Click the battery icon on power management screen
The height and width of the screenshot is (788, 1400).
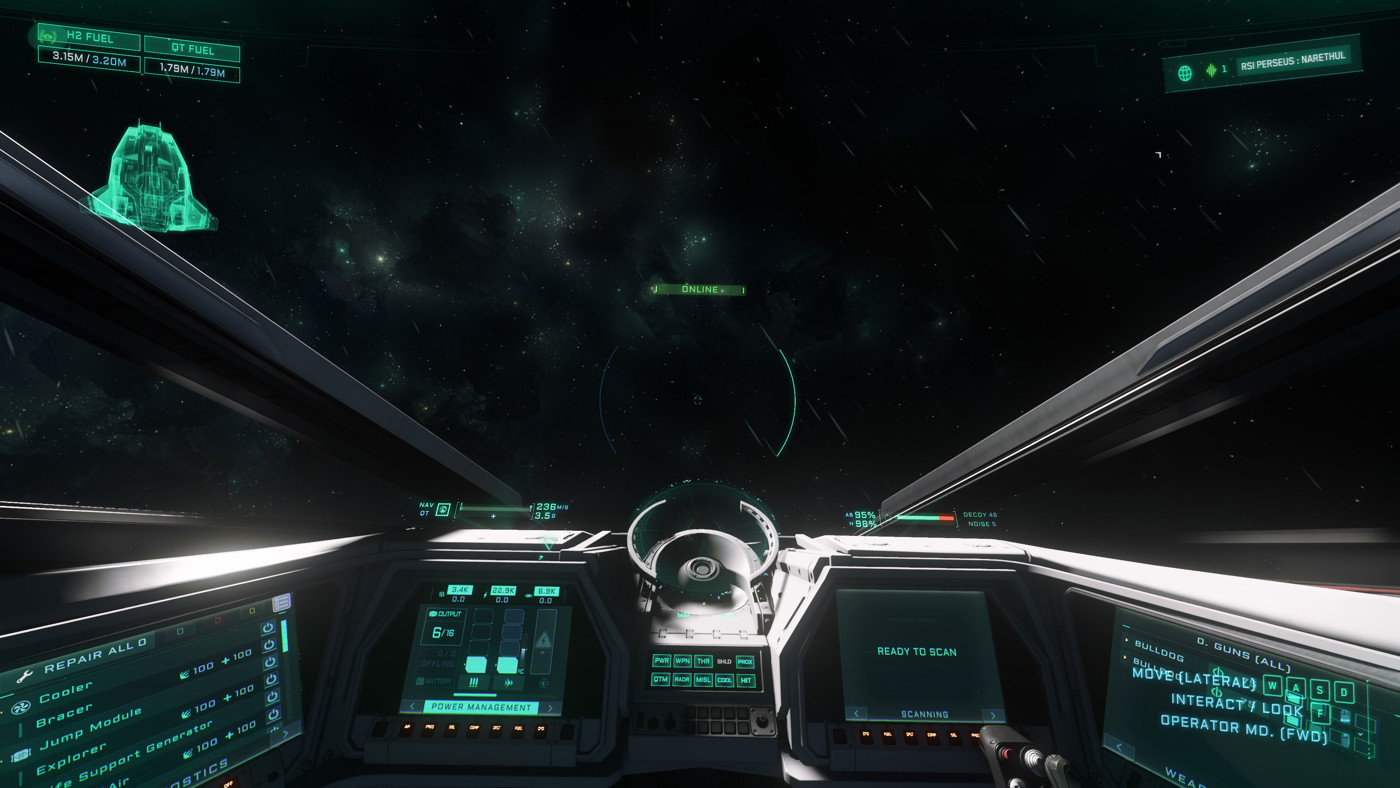coord(421,682)
